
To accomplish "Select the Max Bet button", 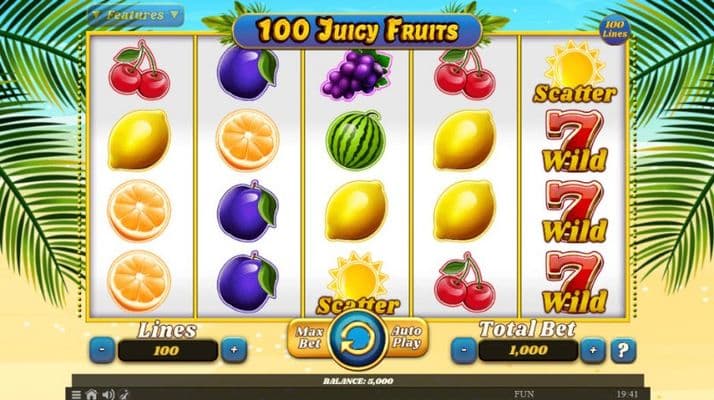I will [x=306, y=337].
